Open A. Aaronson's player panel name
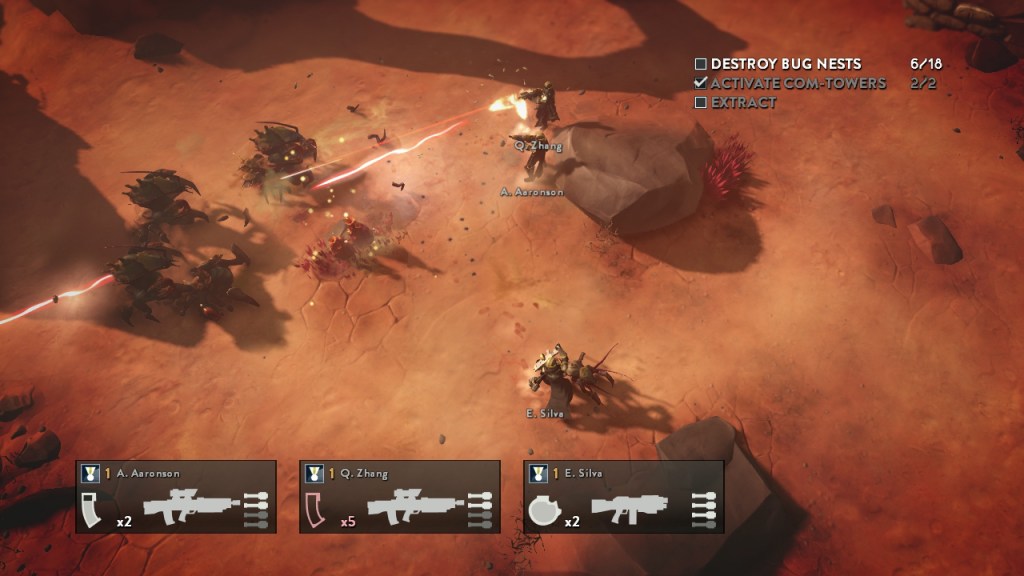 [x=146, y=473]
